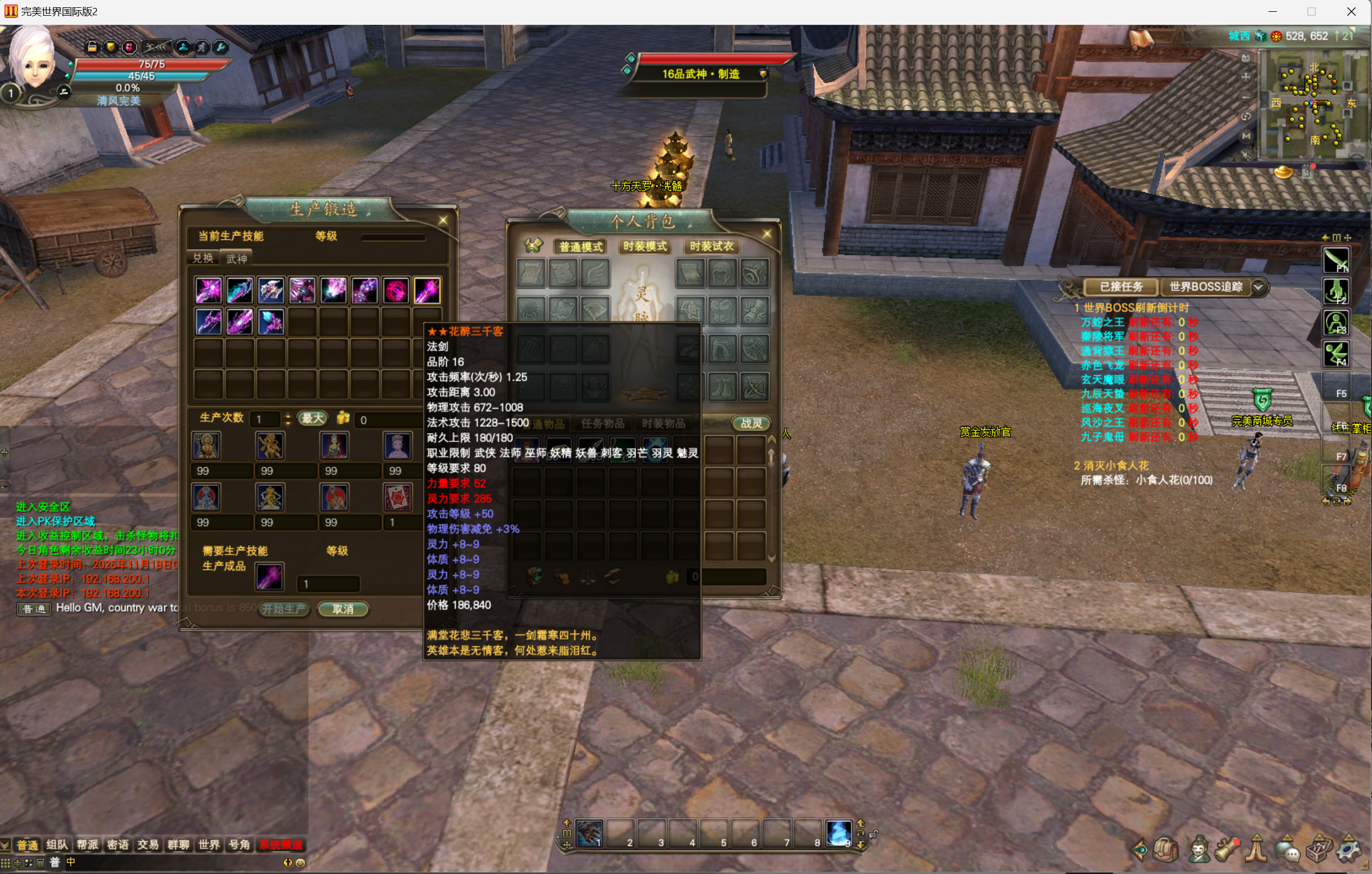Select the 世界 chat channel tab
The height and width of the screenshot is (874, 1372).
(209, 844)
